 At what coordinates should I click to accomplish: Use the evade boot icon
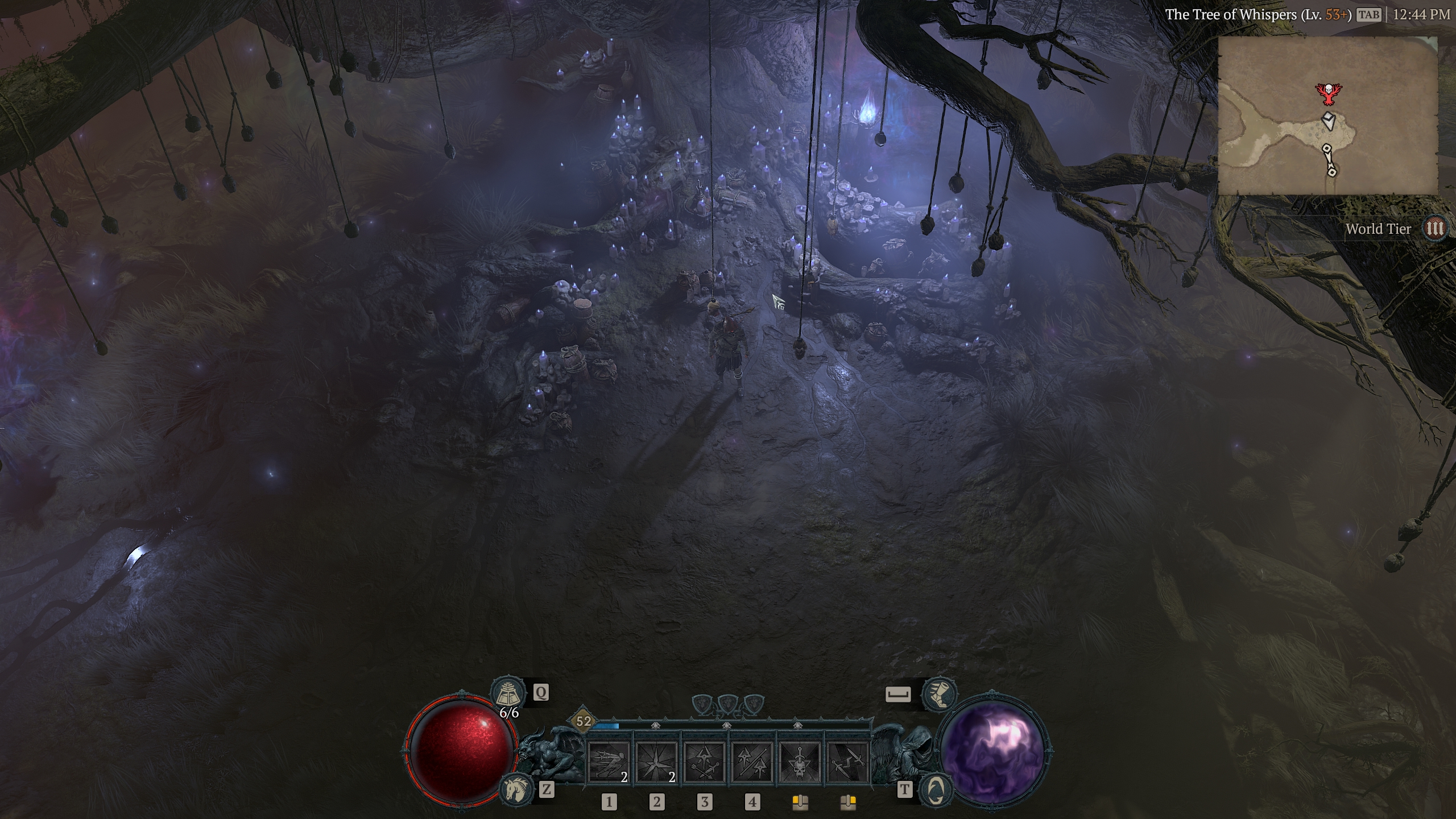938,694
